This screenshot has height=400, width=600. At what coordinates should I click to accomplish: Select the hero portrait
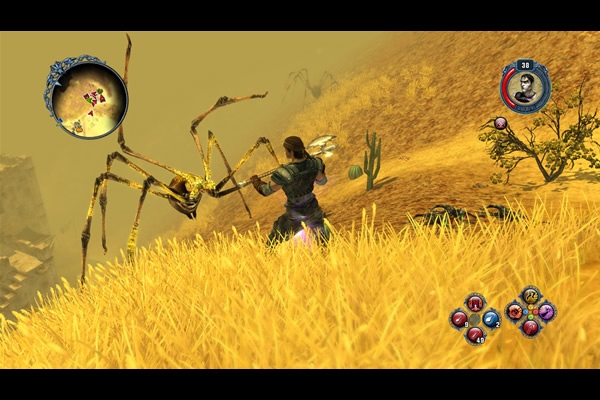[x=525, y=88]
